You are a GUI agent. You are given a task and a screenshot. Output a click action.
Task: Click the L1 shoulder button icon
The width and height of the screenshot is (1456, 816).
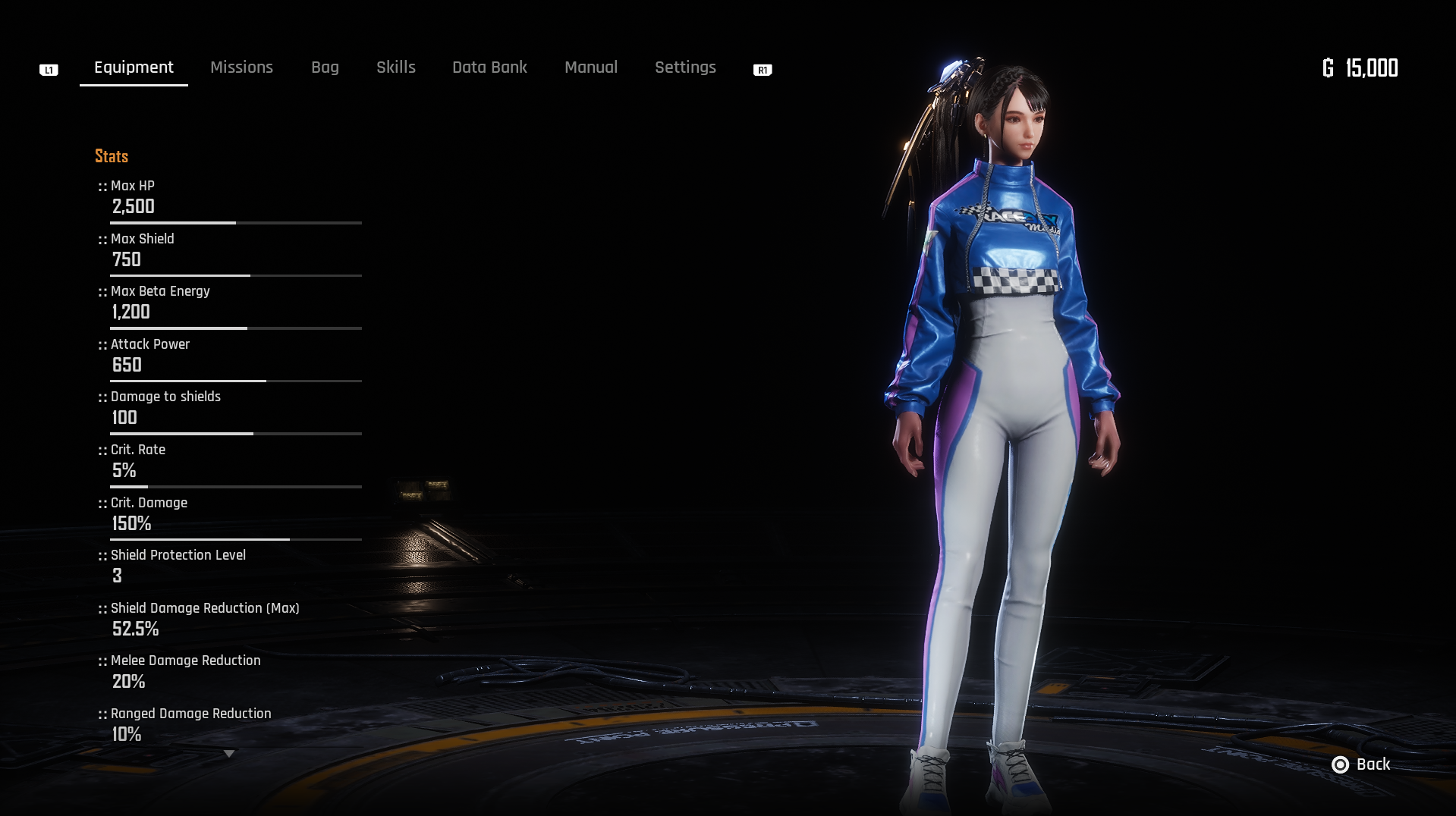tap(49, 69)
